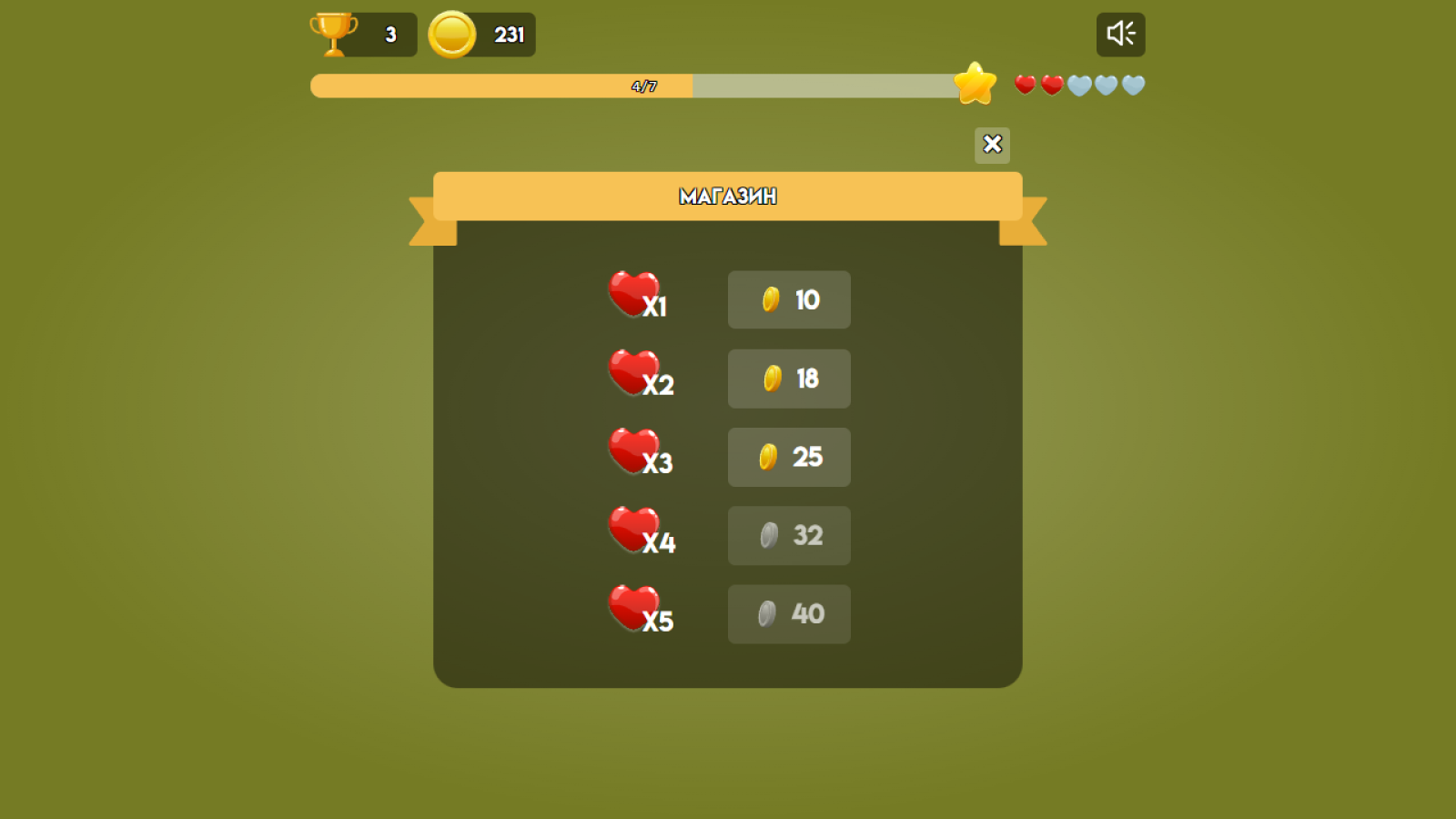
Task: Click the grayed 40 coin price button
Action: [789, 614]
